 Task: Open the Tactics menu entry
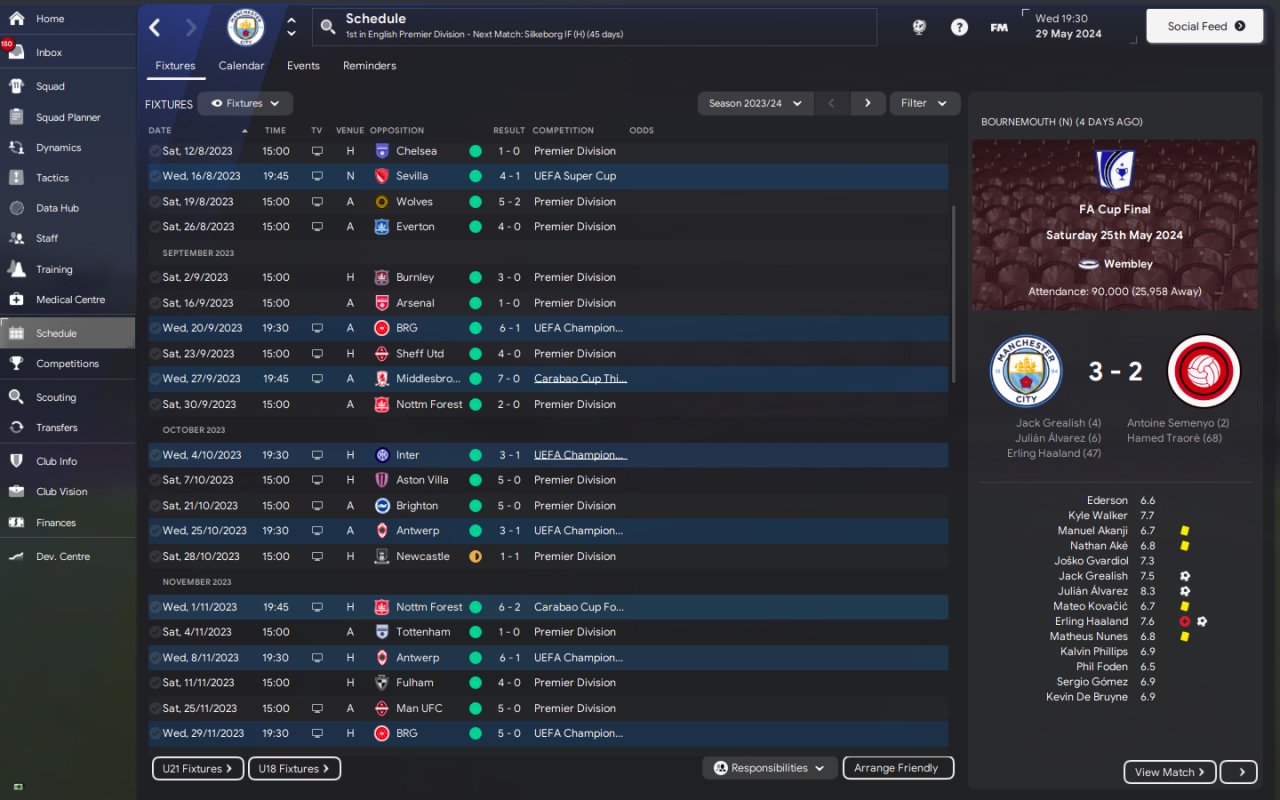click(52, 178)
